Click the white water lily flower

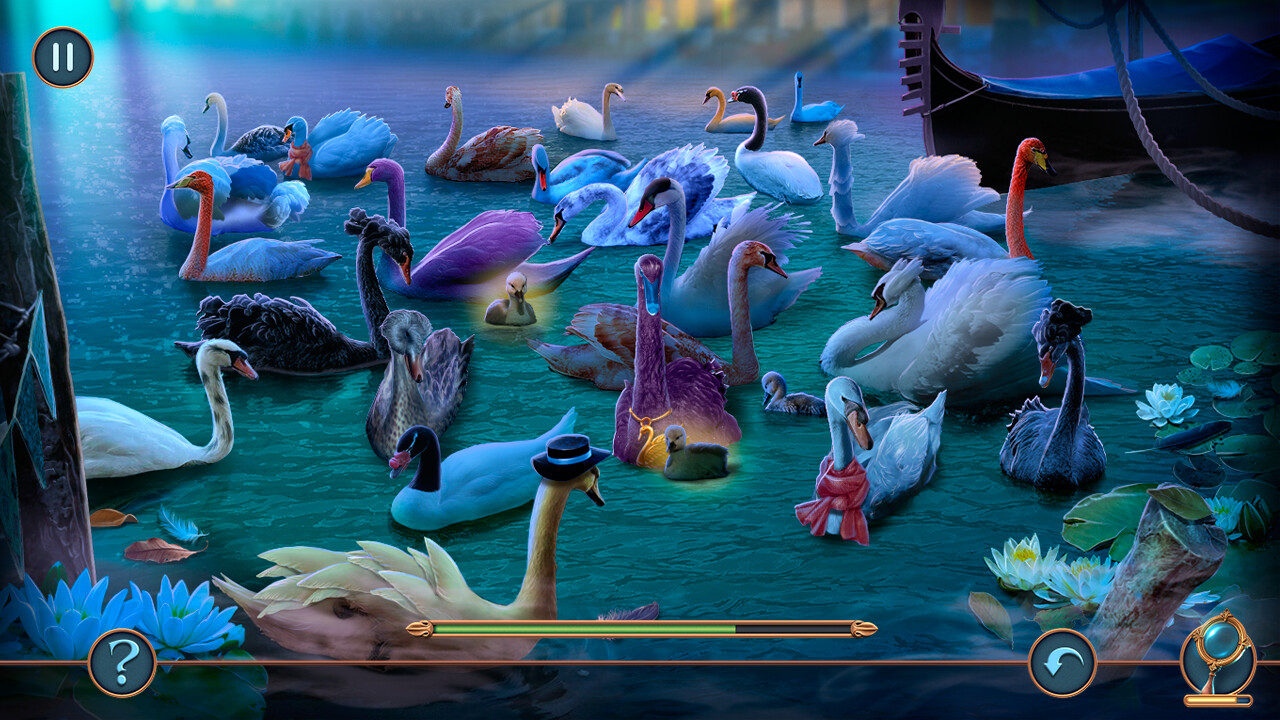coord(1020,560)
